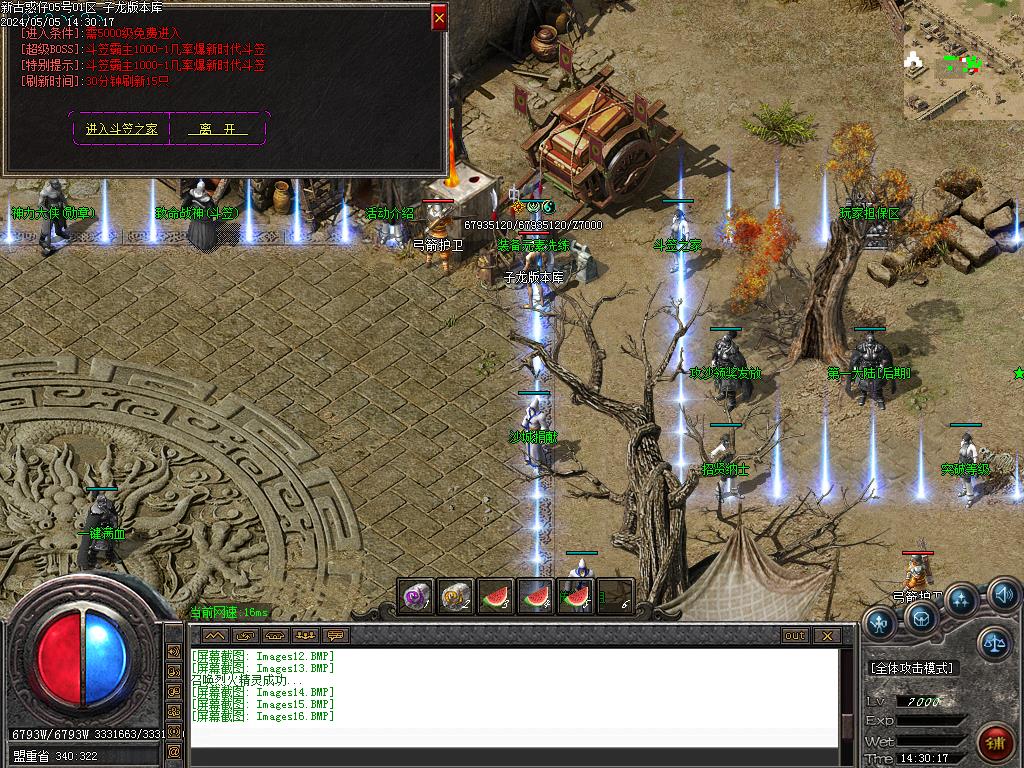The width and height of the screenshot is (1024, 768).
Task: Open the red 铺 shop button
Action: (x=996, y=743)
